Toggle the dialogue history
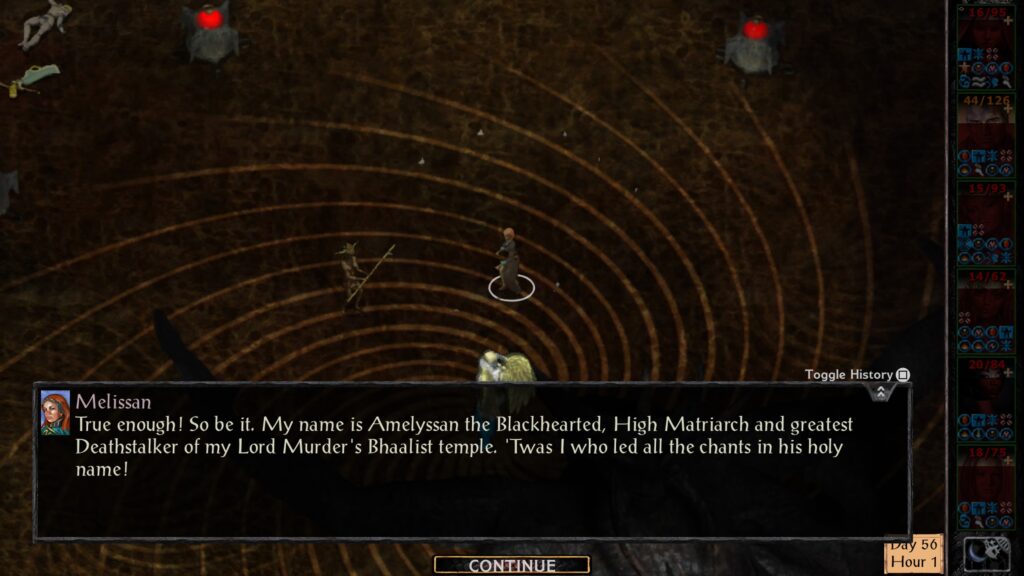 (x=902, y=375)
